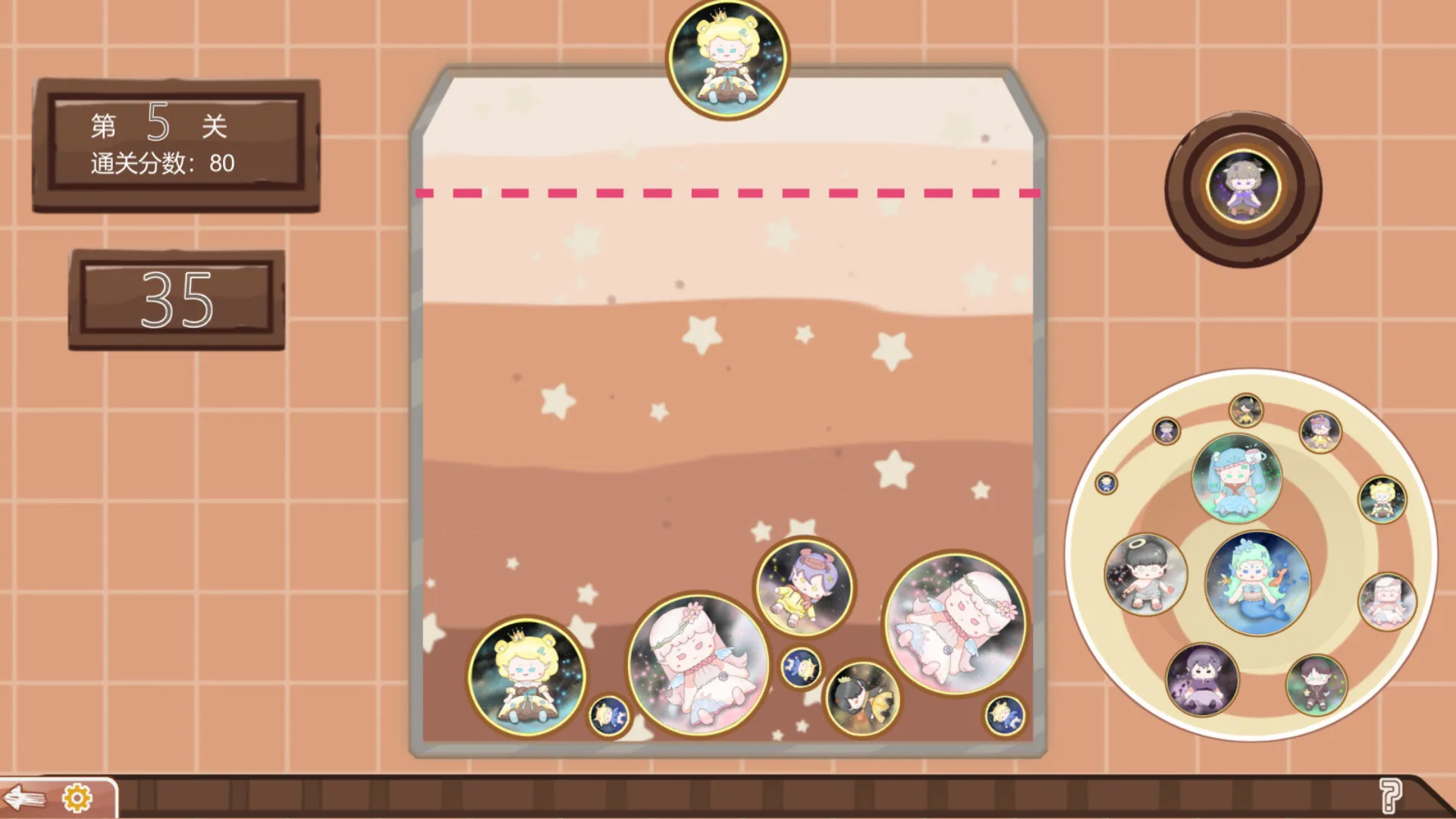Viewport: 1456px width, 819px height.
Task: Select the dark elf boy in the evolution chart
Action: [1319, 683]
